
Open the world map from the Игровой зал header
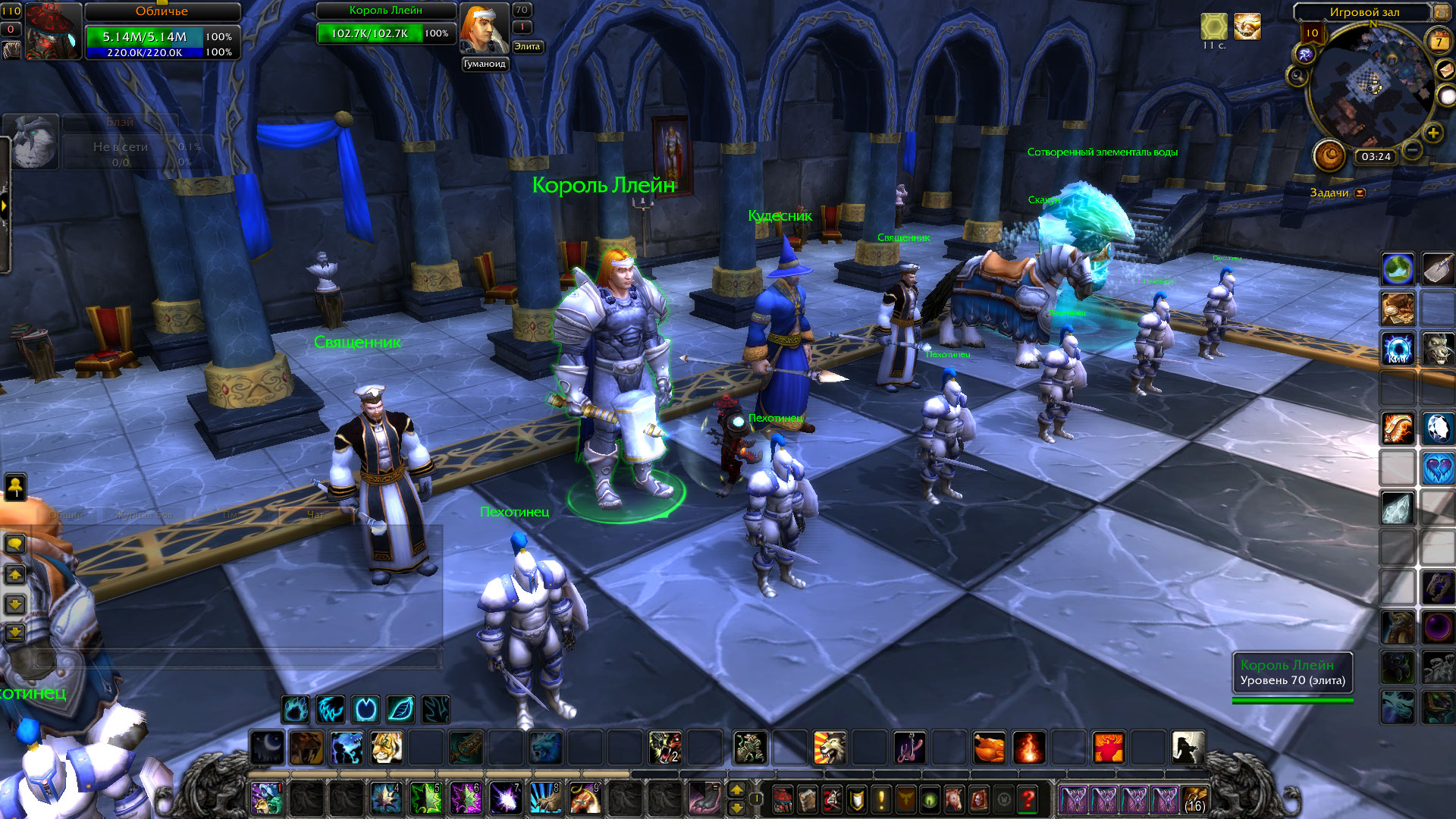[1439, 12]
